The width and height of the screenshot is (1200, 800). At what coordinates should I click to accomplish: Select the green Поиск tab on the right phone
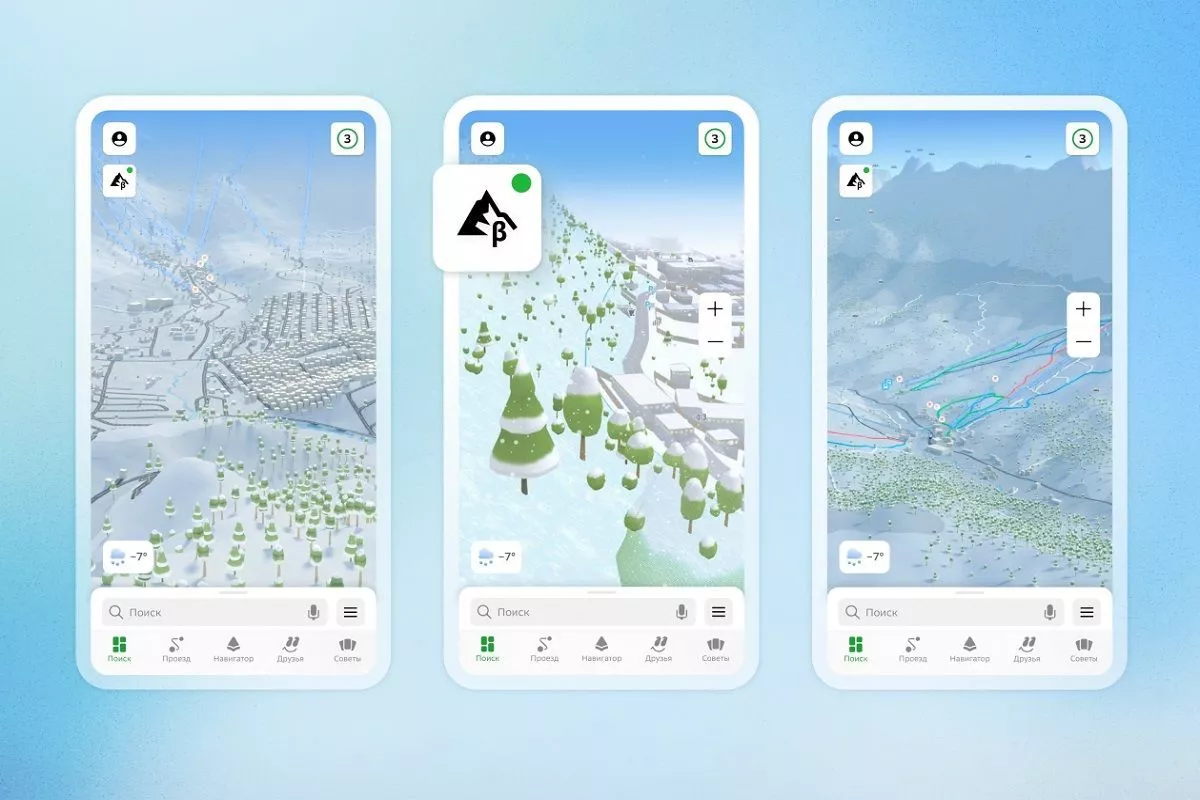(x=856, y=649)
